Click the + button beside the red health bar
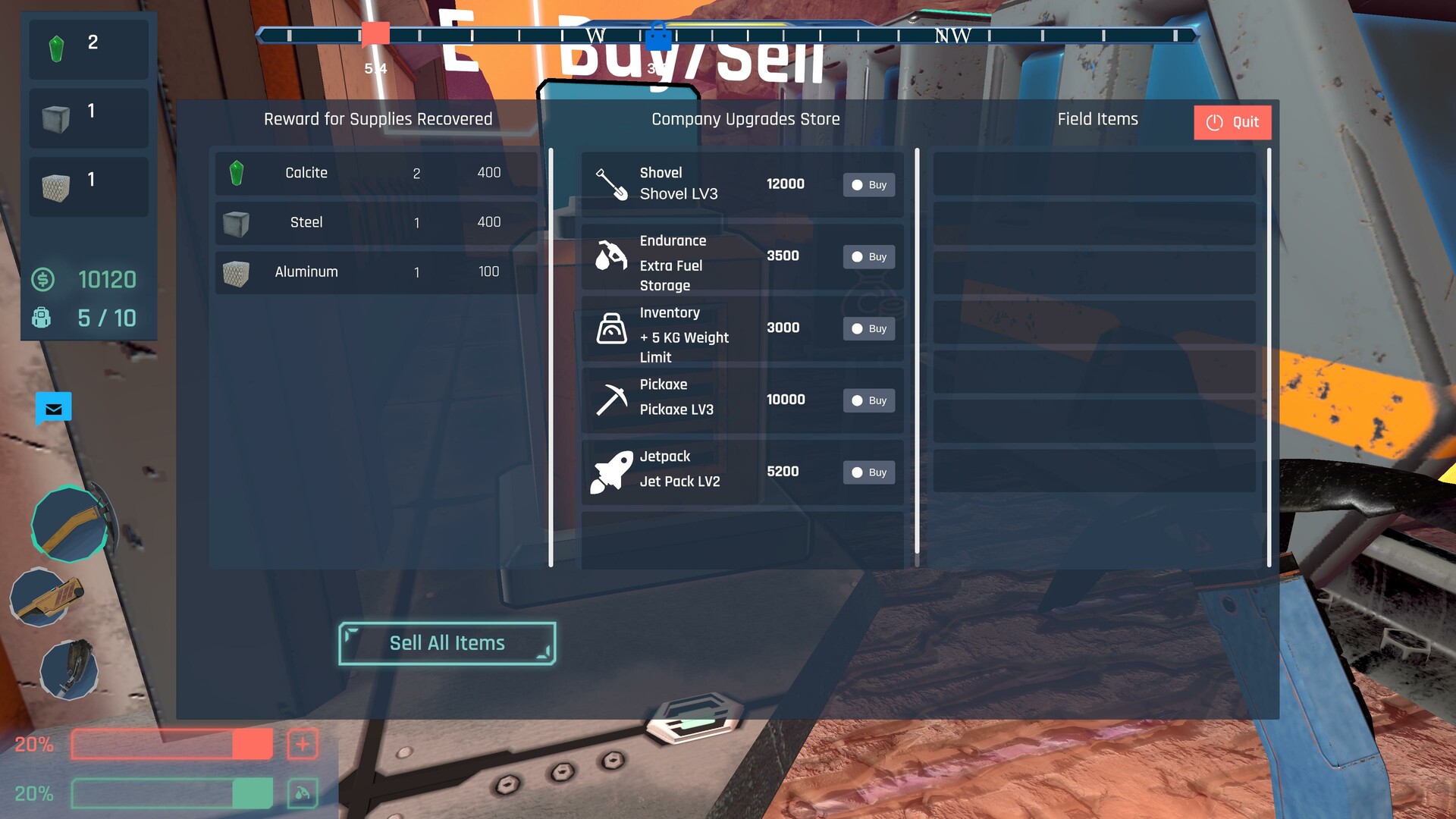 click(x=303, y=744)
